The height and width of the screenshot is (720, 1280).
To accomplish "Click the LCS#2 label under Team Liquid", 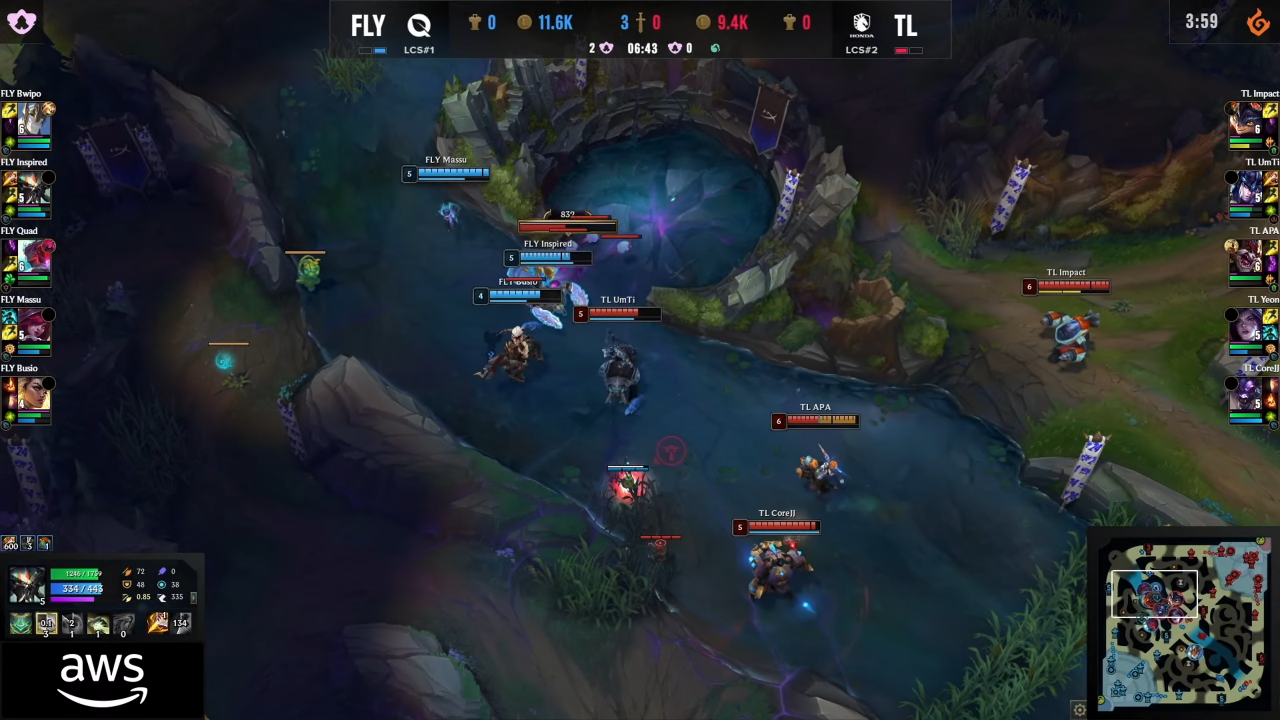I will coord(861,49).
